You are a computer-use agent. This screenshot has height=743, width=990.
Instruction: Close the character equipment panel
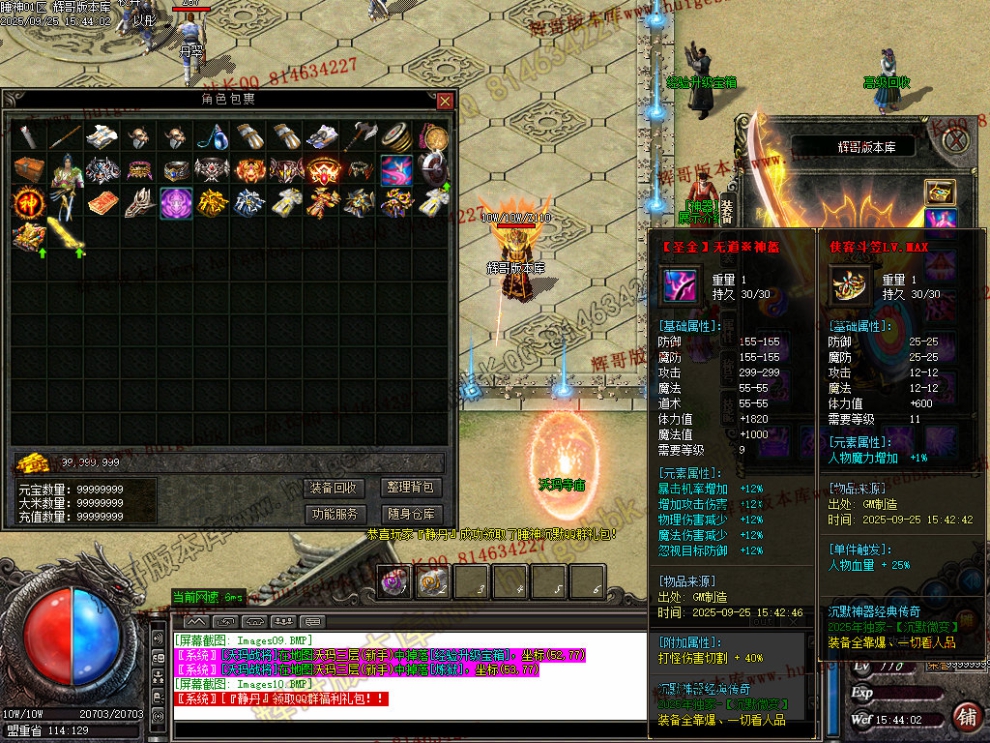tap(956, 141)
